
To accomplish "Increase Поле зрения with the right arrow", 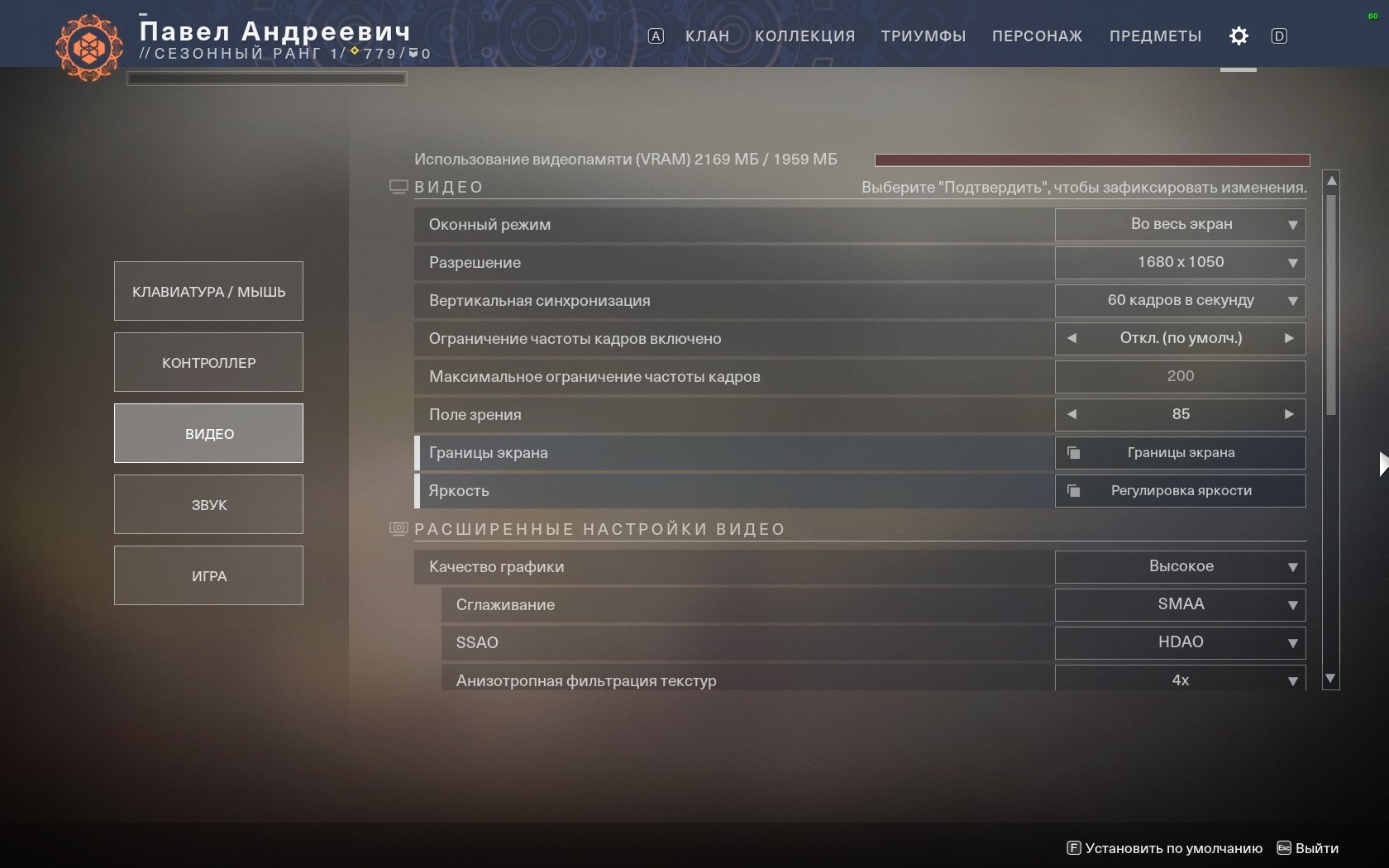I will (x=1288, y=414).
